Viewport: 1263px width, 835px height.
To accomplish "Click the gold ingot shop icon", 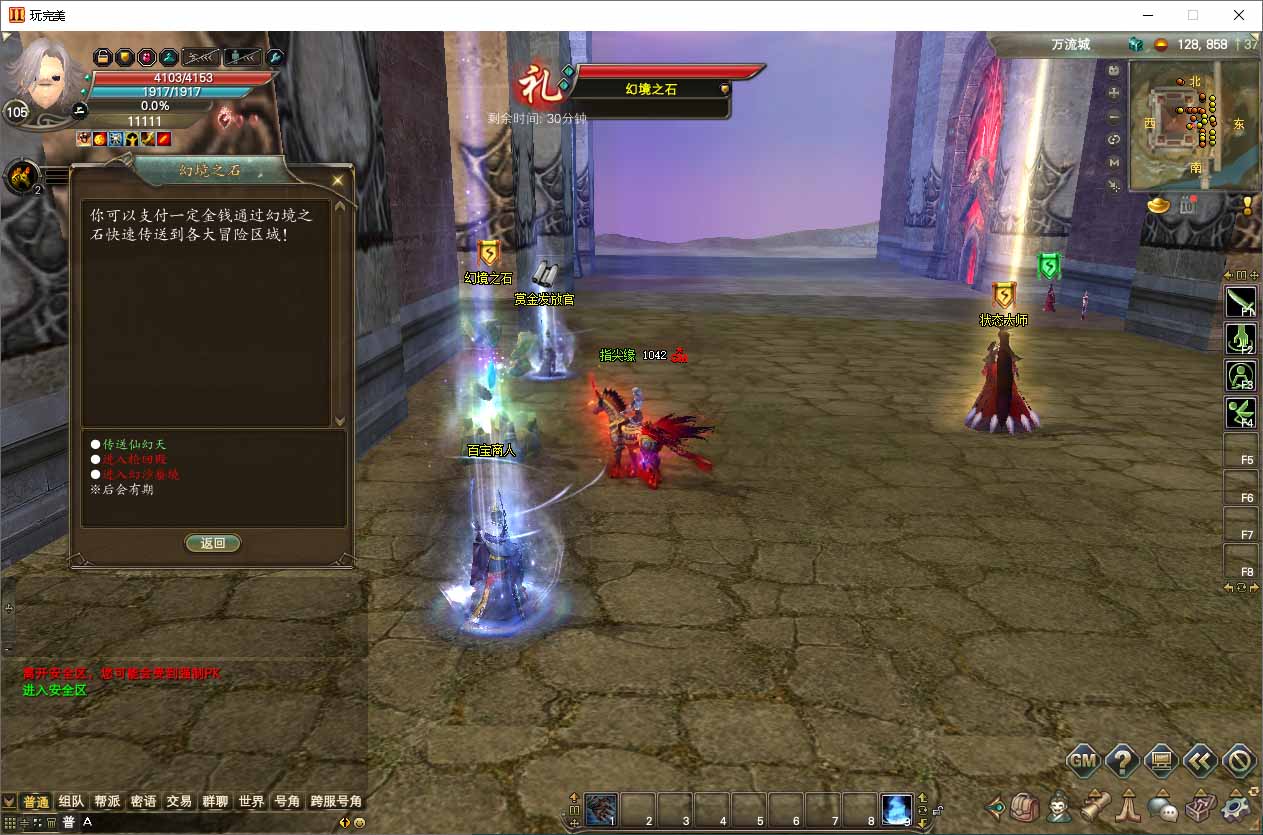I will (x=1158, y=206).
